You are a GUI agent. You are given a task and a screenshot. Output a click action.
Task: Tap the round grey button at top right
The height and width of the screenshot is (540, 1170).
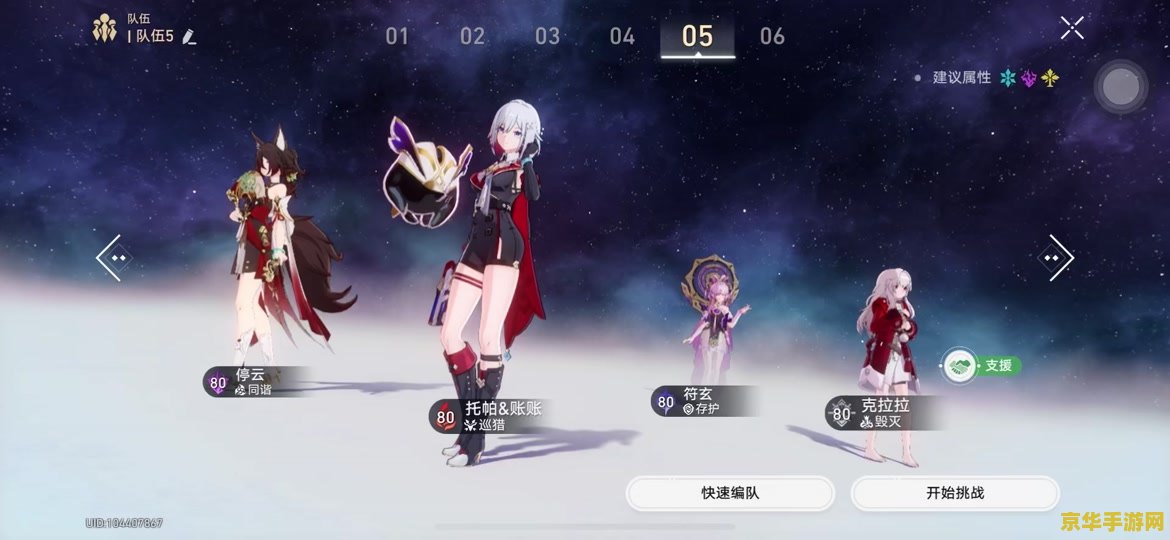click(x=1120, y=88)
